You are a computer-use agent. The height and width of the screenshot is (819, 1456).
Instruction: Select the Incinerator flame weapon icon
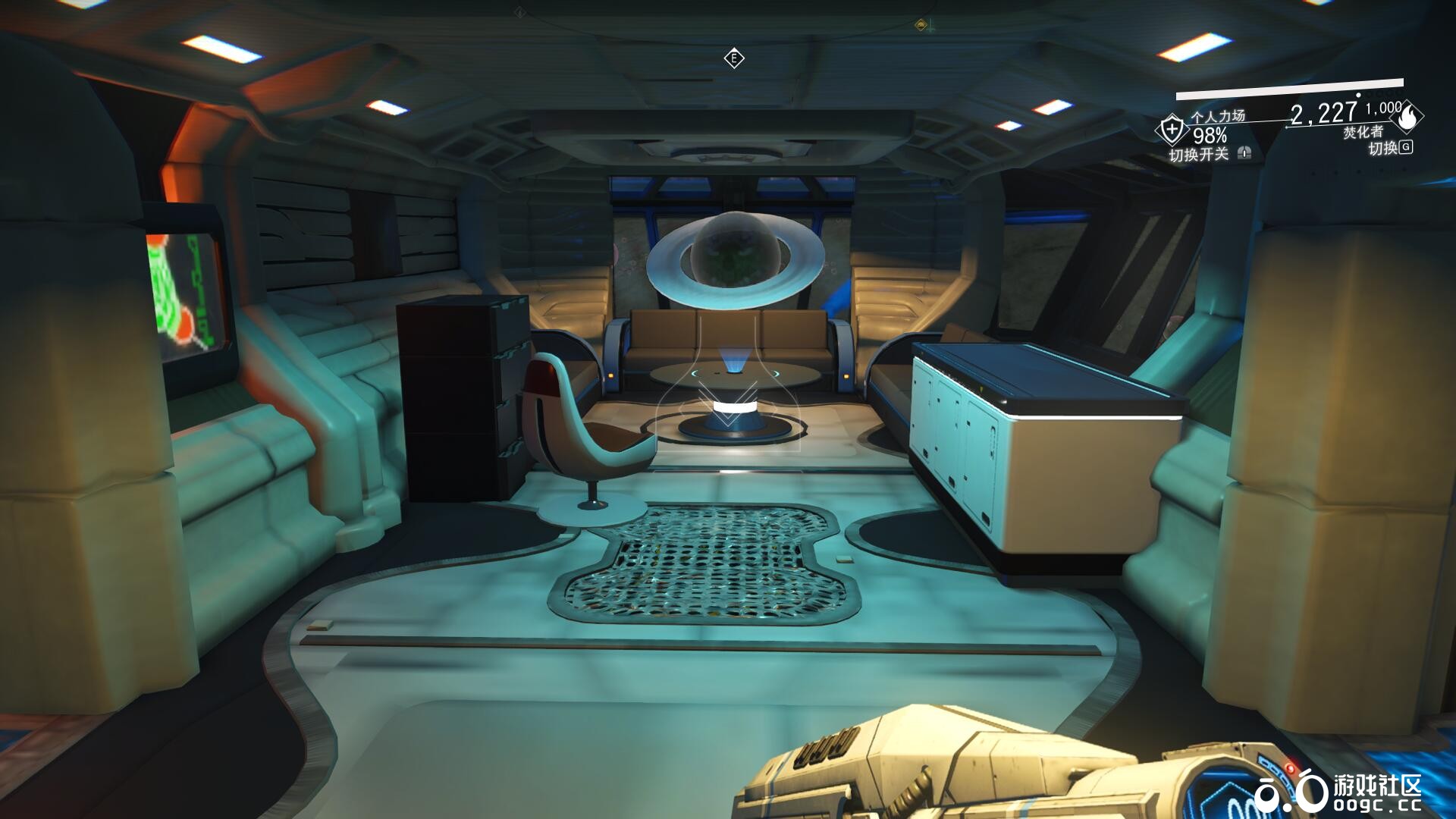[x=1410, y=118]
